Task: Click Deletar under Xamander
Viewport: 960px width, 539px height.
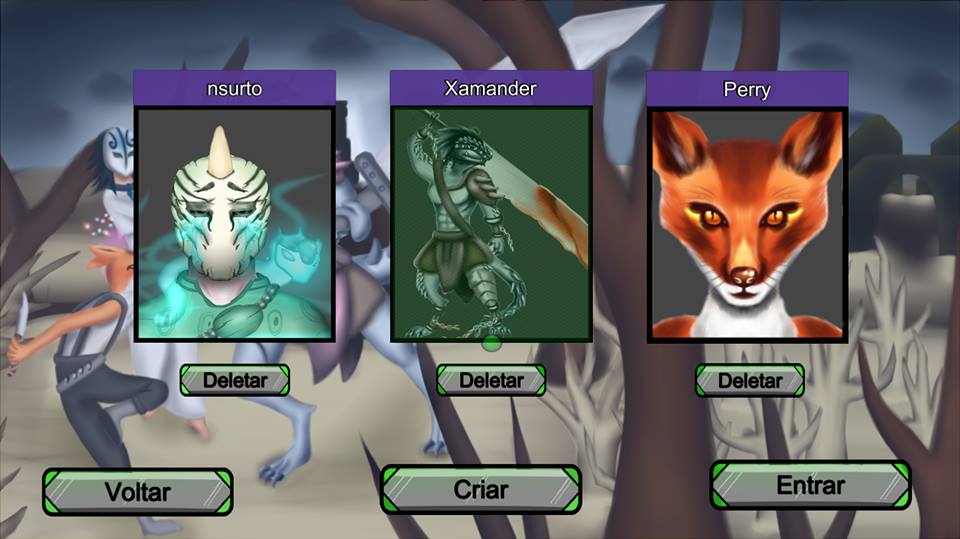Action: pos(491,380)
